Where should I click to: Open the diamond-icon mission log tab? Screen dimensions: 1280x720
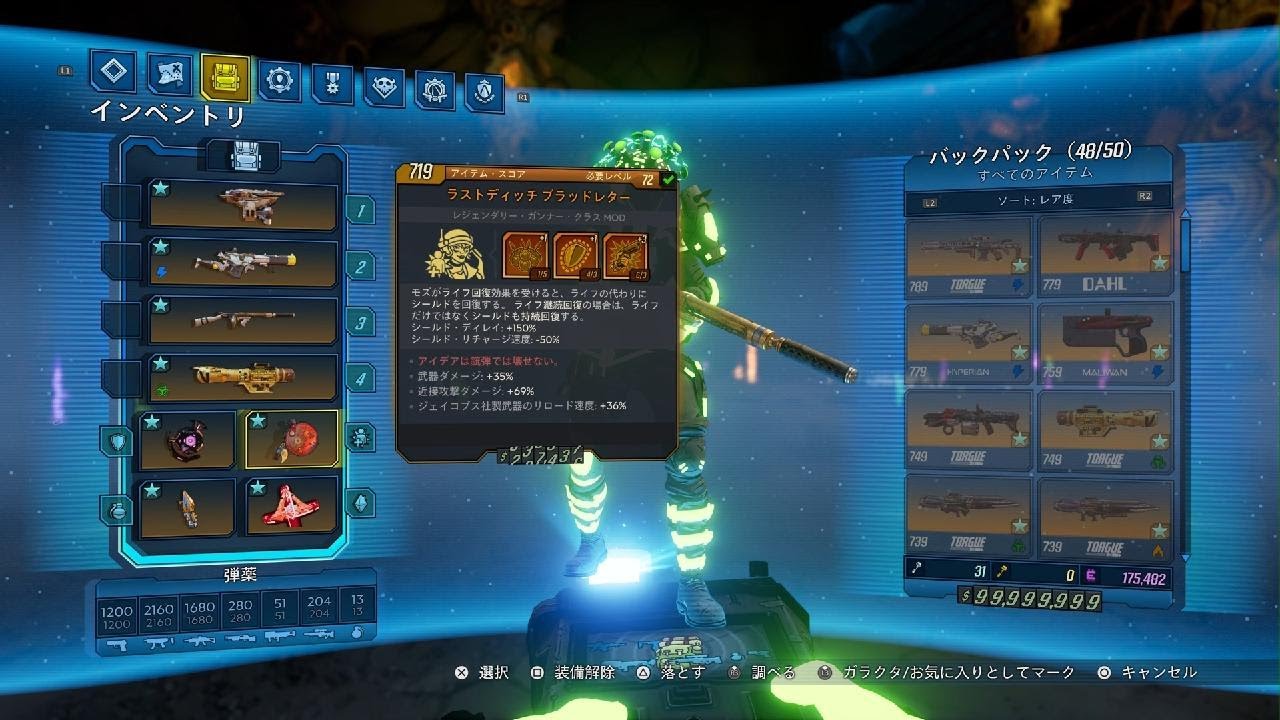pos(113,71)
